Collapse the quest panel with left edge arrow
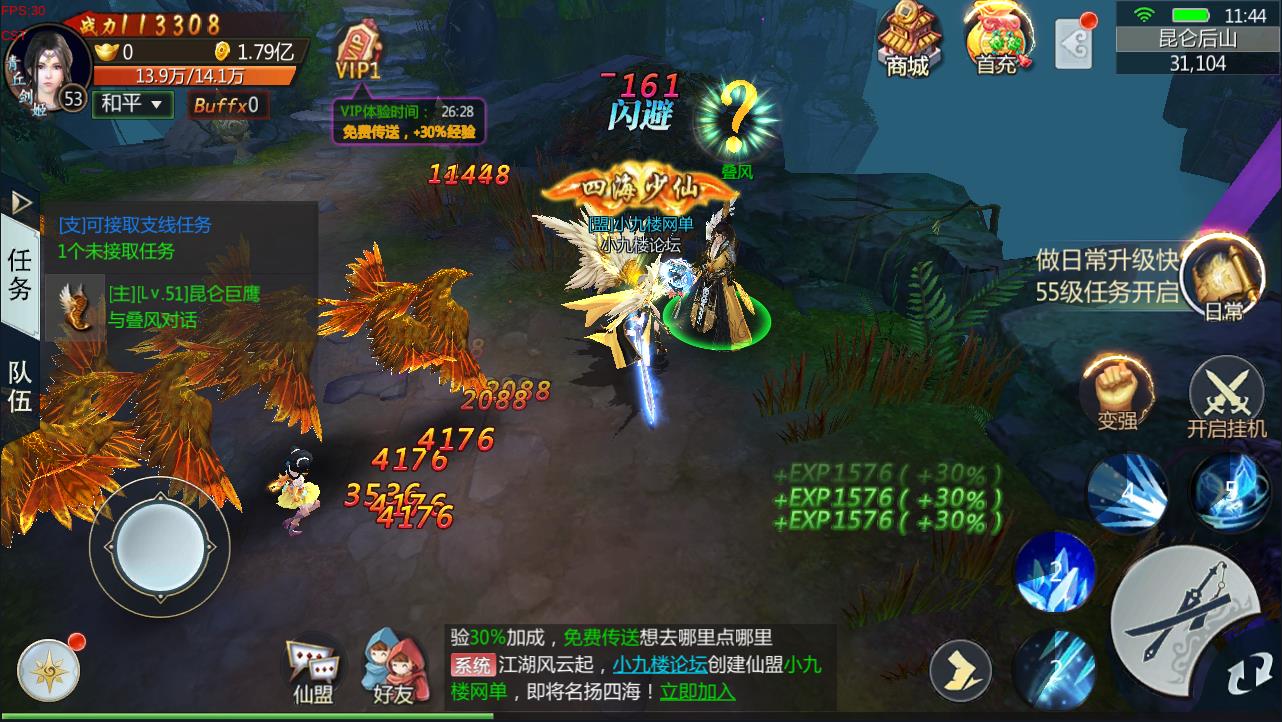Screen dimensions: 1282x722 pyautogui.click(x=19, y=205)
